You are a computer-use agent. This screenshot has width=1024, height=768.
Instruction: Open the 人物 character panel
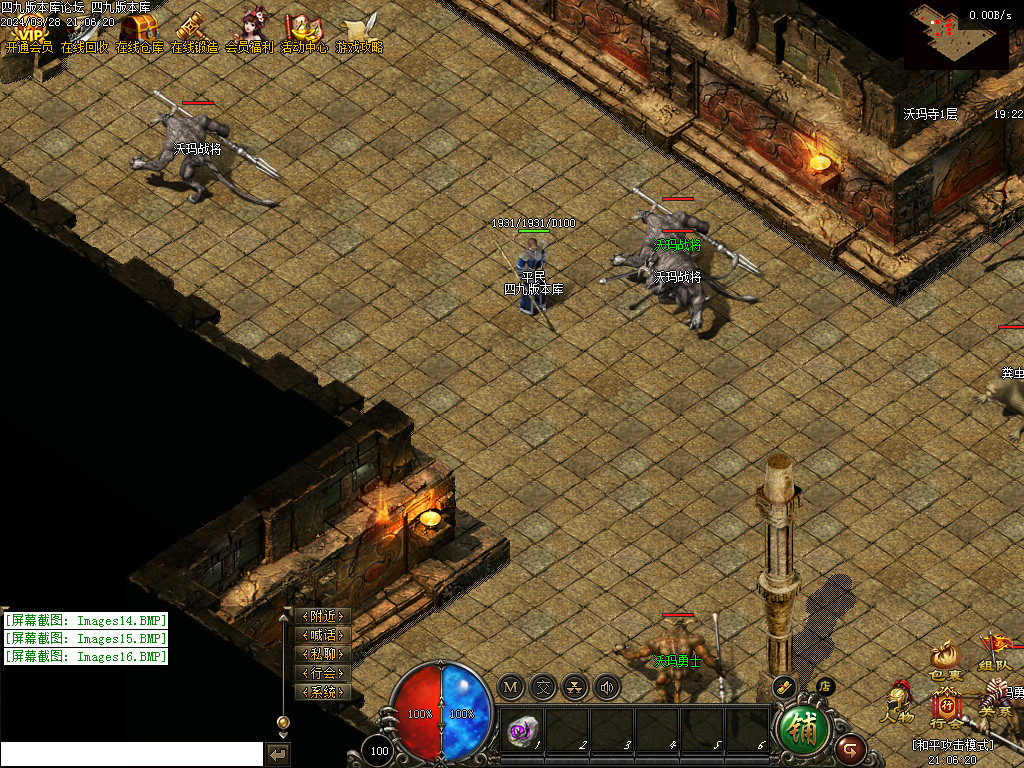[897, 702]
